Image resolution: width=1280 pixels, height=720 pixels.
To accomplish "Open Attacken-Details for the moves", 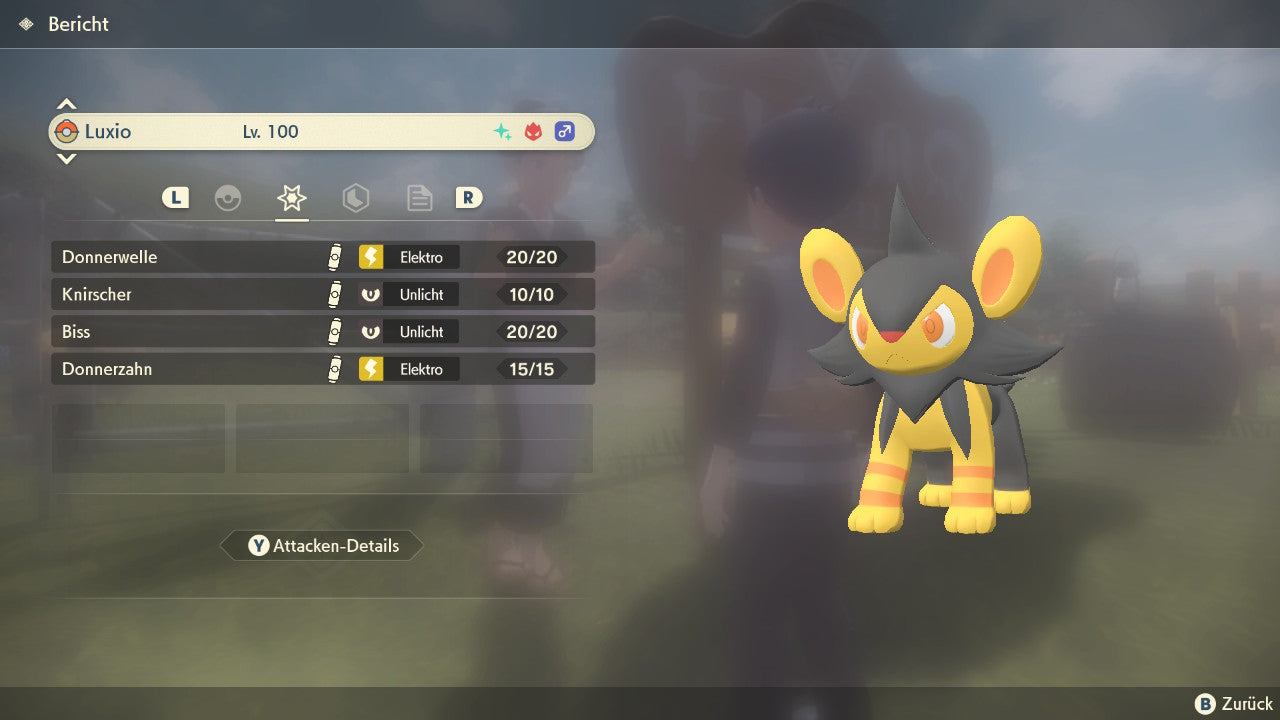I will coord(322,546).
